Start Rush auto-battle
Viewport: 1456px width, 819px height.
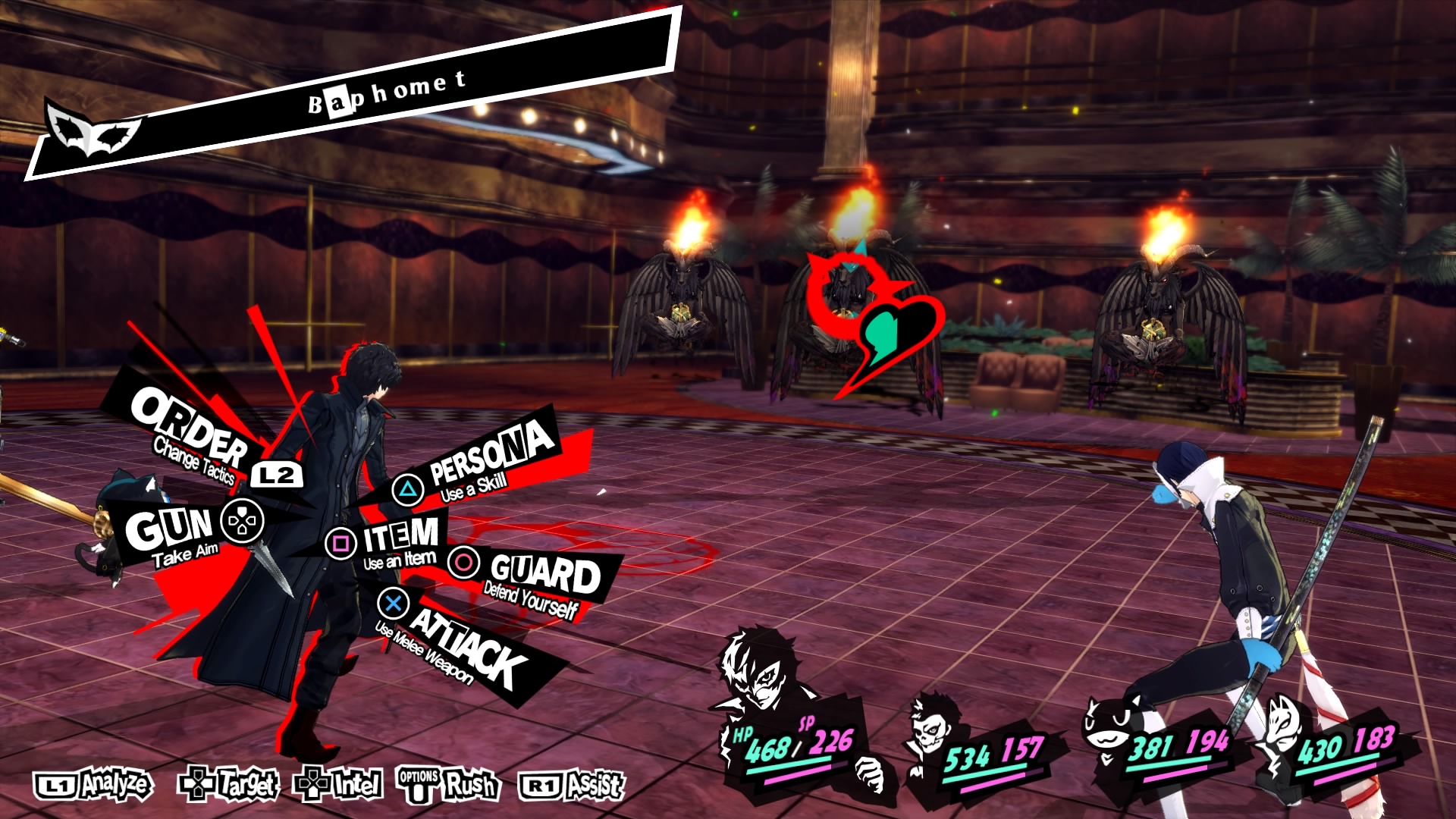click(x=448, y=785)
